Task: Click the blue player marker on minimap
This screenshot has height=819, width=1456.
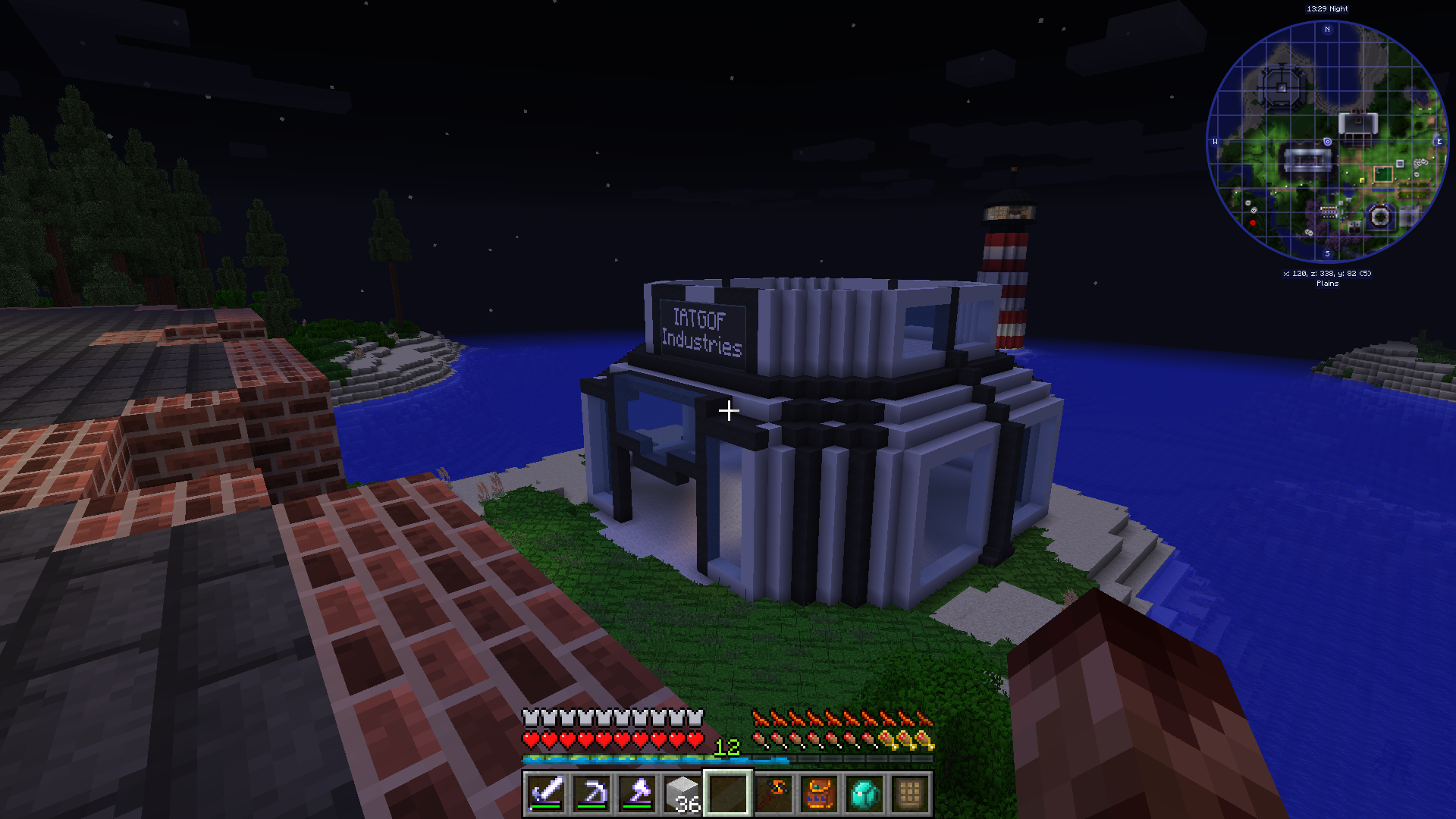Action: point(1327,142)
